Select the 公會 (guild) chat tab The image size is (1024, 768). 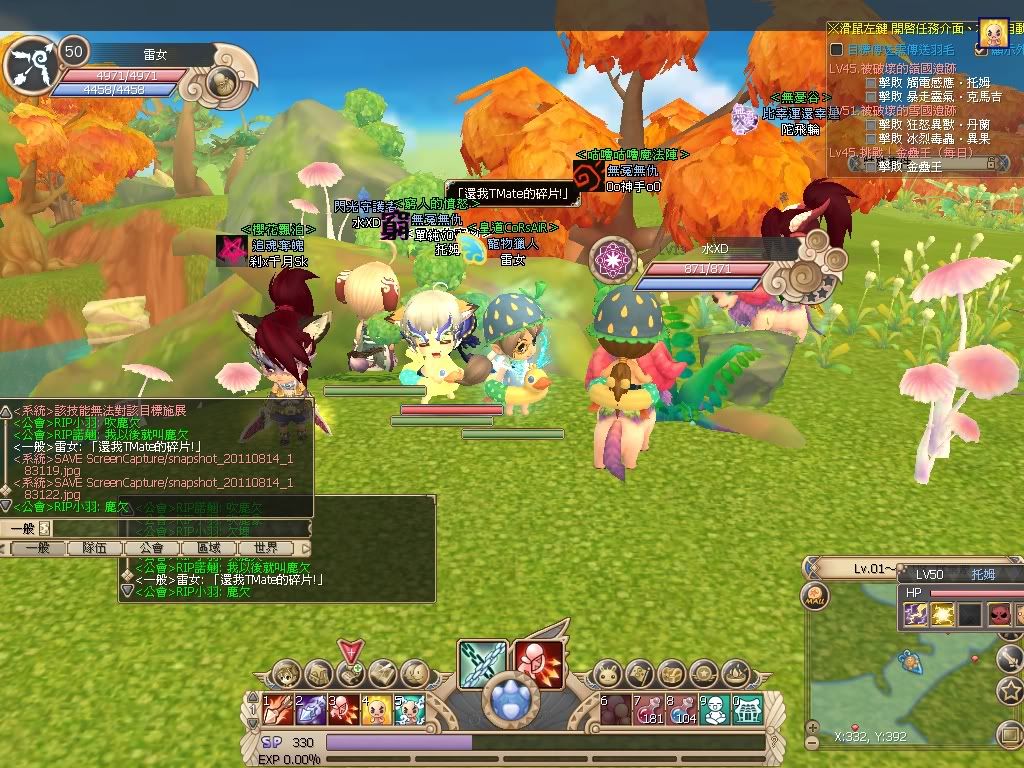tap(152, 548)
